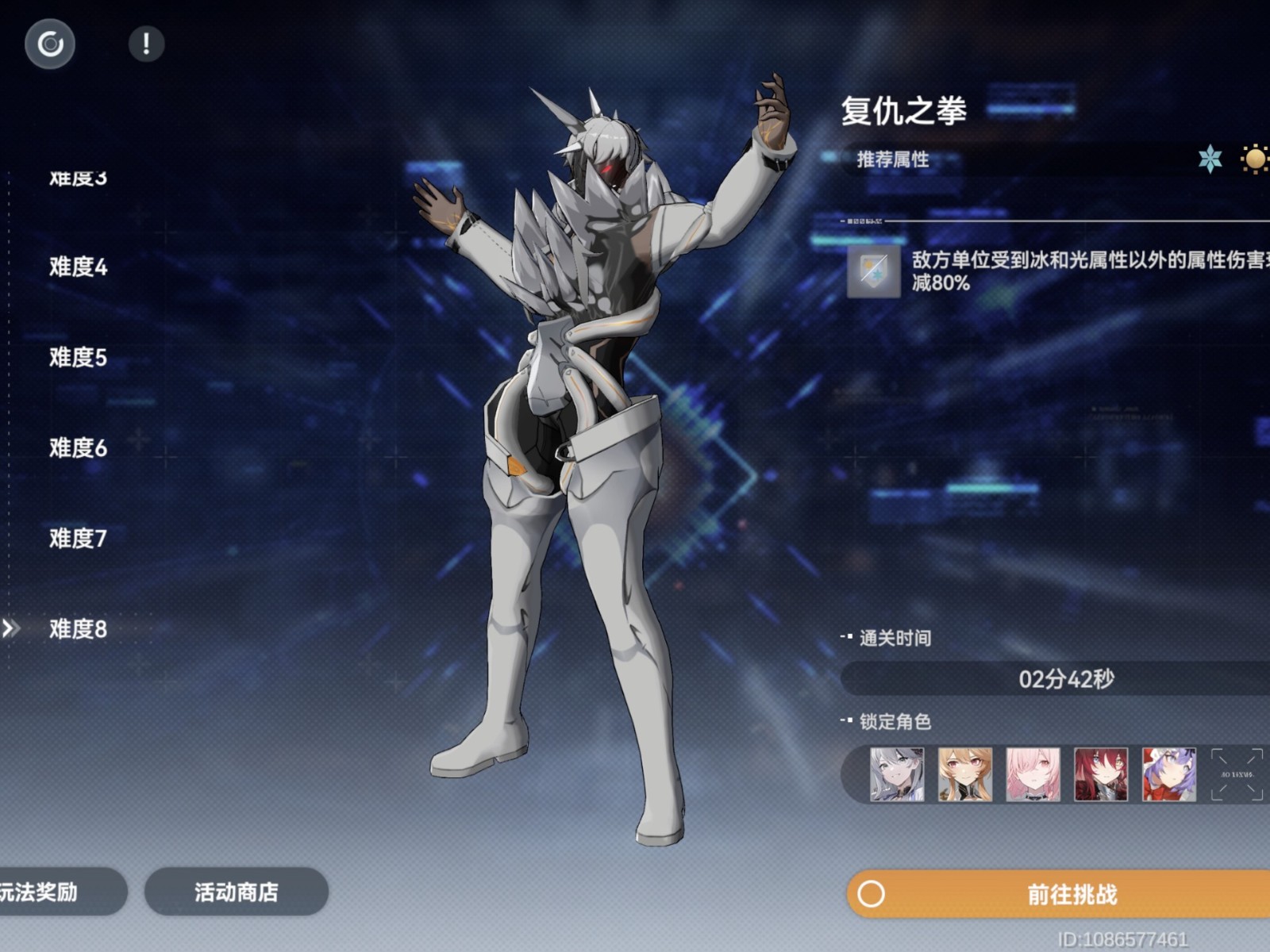Click the back/return icon at top left

[49, 44]
